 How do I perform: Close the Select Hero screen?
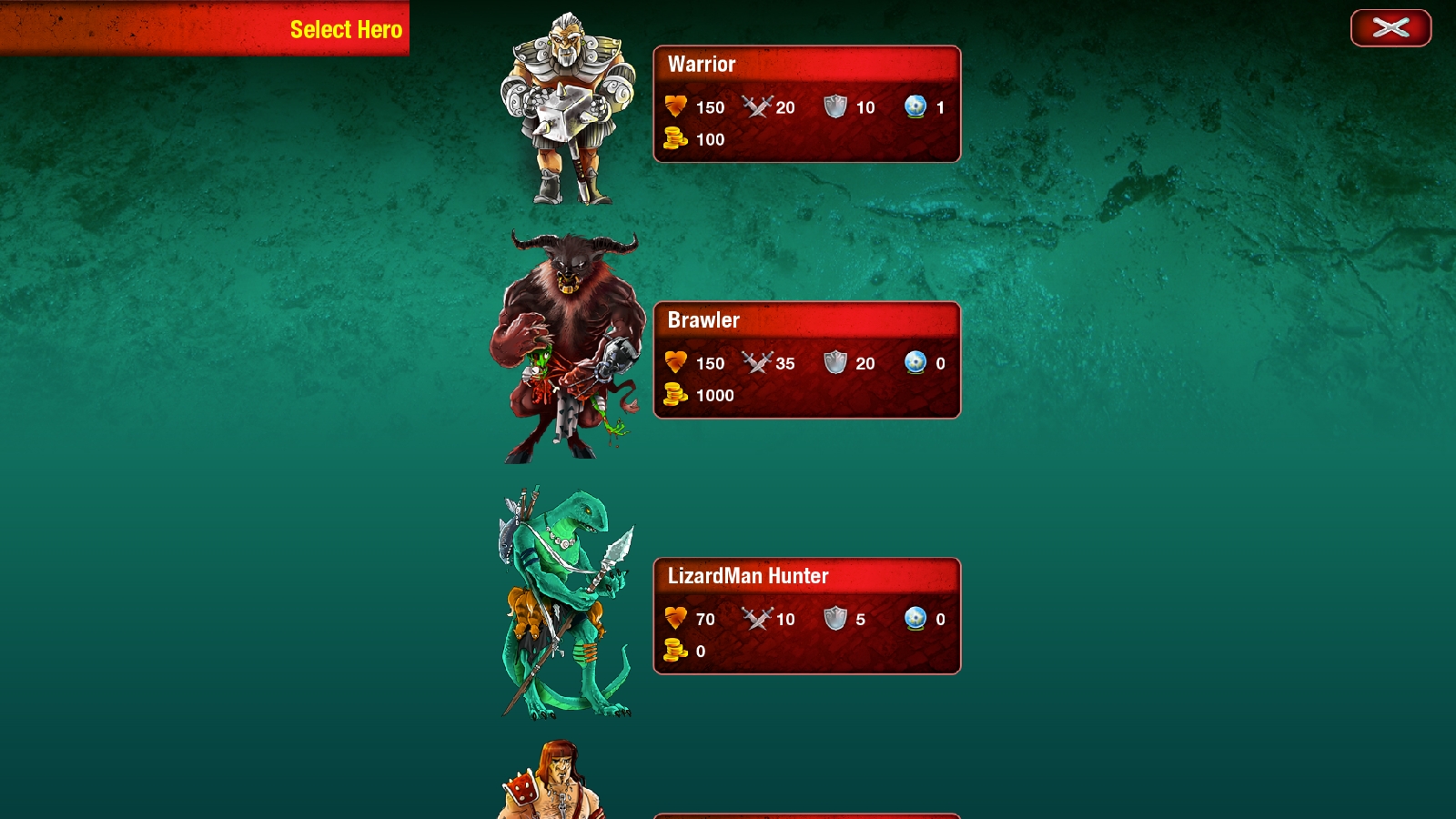[x=1390, y=28]
